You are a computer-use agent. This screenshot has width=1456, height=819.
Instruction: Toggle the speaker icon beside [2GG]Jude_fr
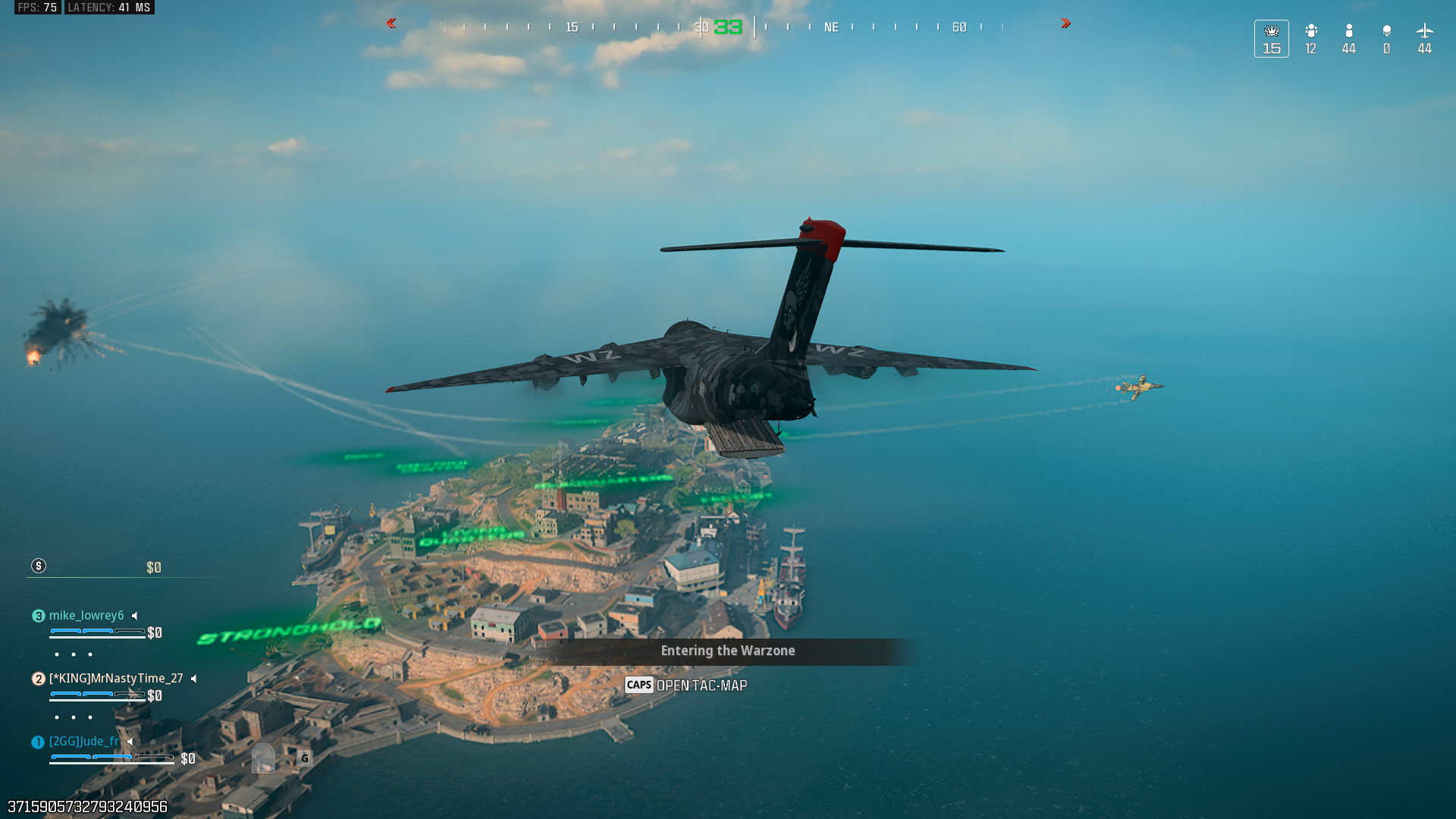click(x=130, y=742)
